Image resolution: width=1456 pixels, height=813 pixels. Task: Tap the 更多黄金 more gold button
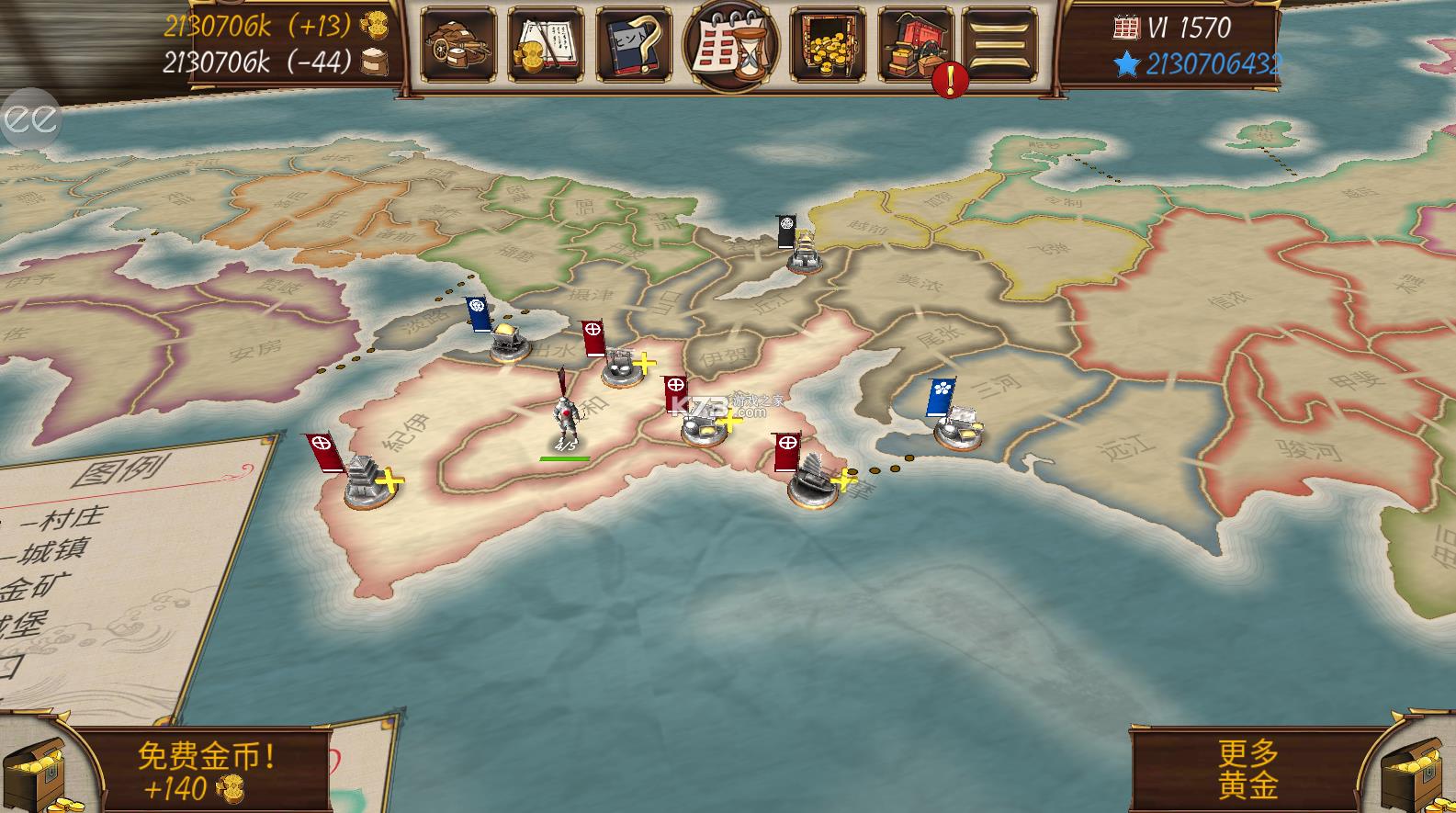(1248, 770)
